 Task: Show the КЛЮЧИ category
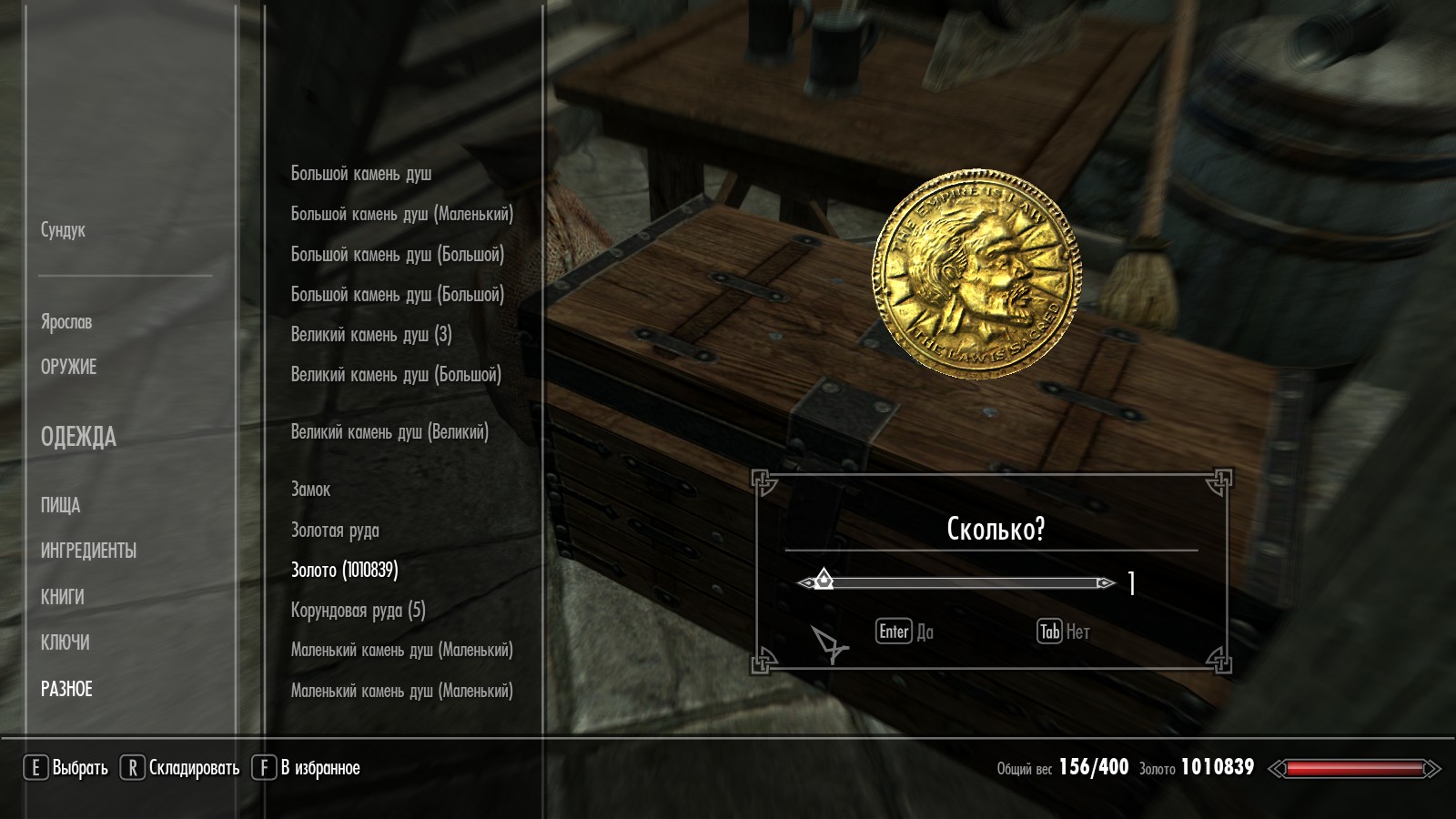click(65, 643)
